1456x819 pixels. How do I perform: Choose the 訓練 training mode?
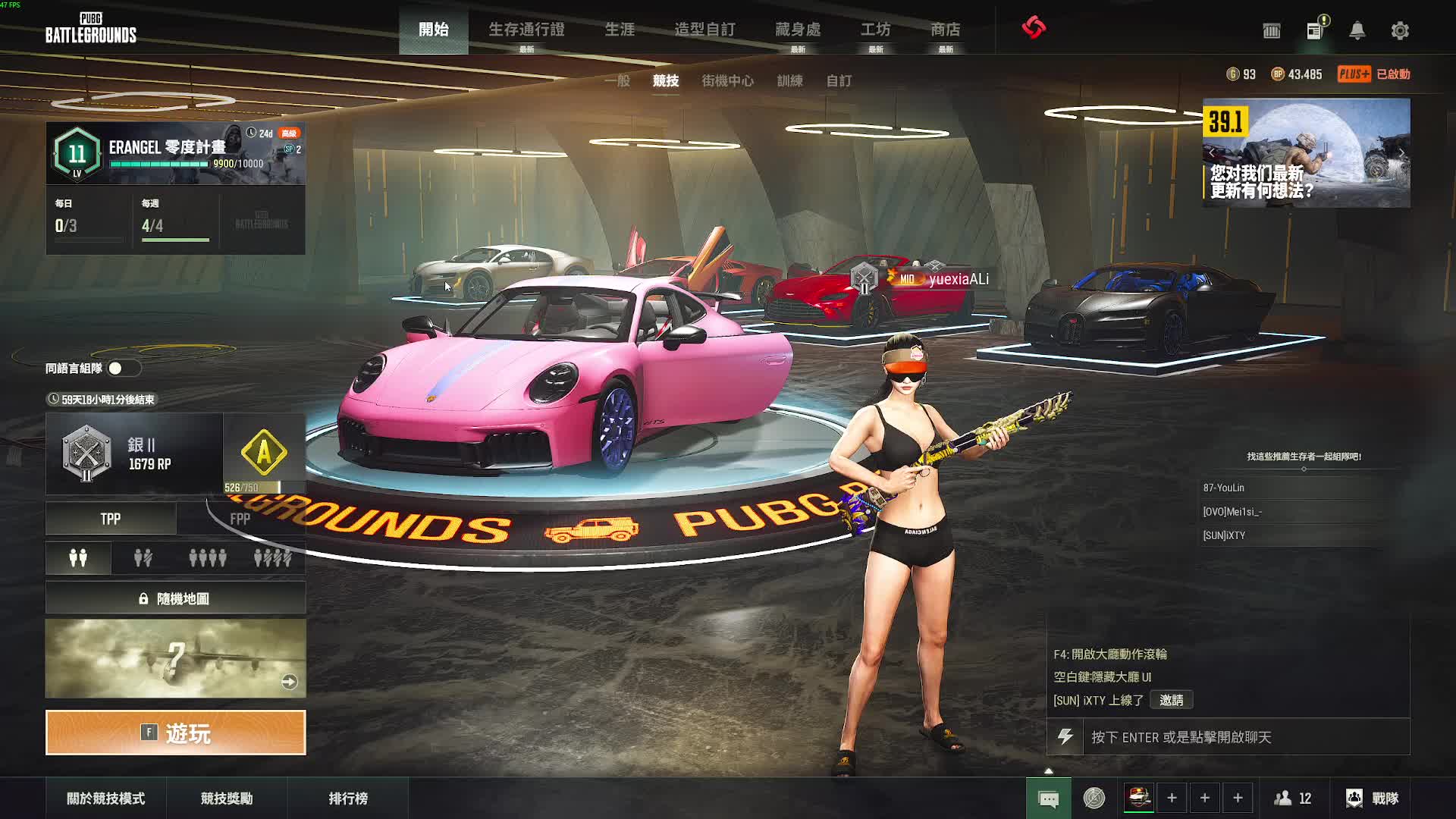point(789,80)
